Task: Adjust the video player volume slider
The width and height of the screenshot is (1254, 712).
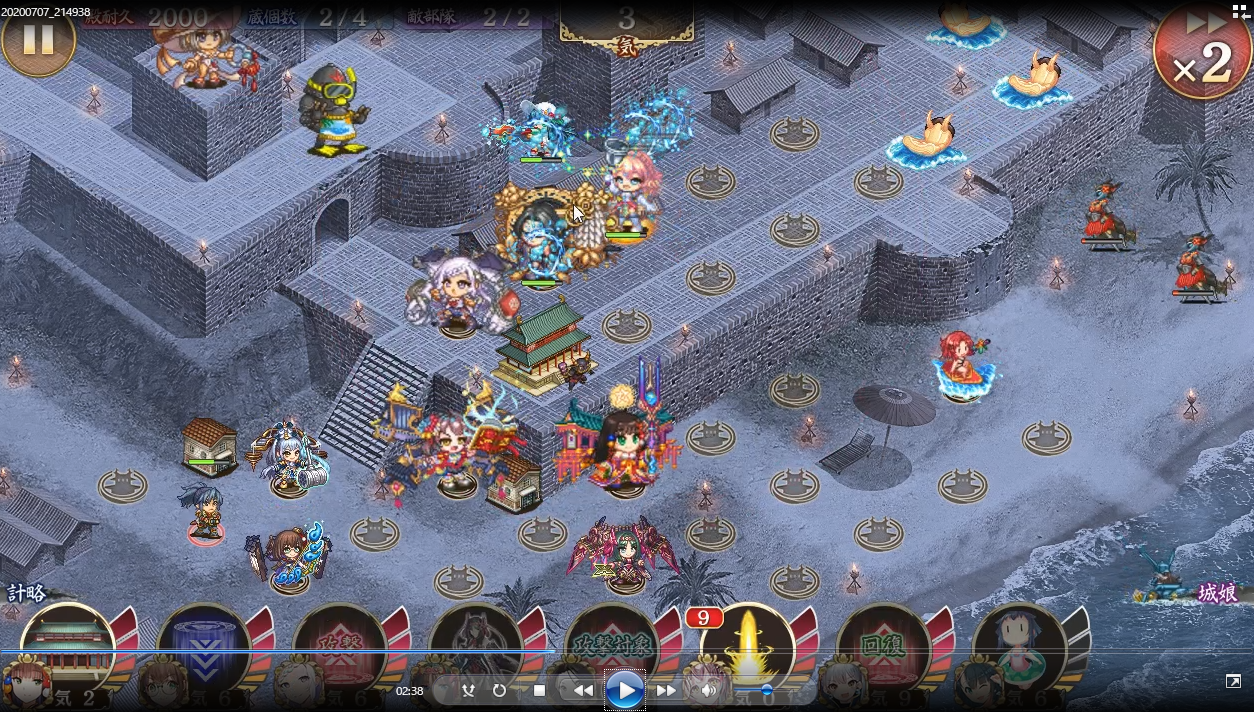Action: pyautogui.click(x=766, y=690)
